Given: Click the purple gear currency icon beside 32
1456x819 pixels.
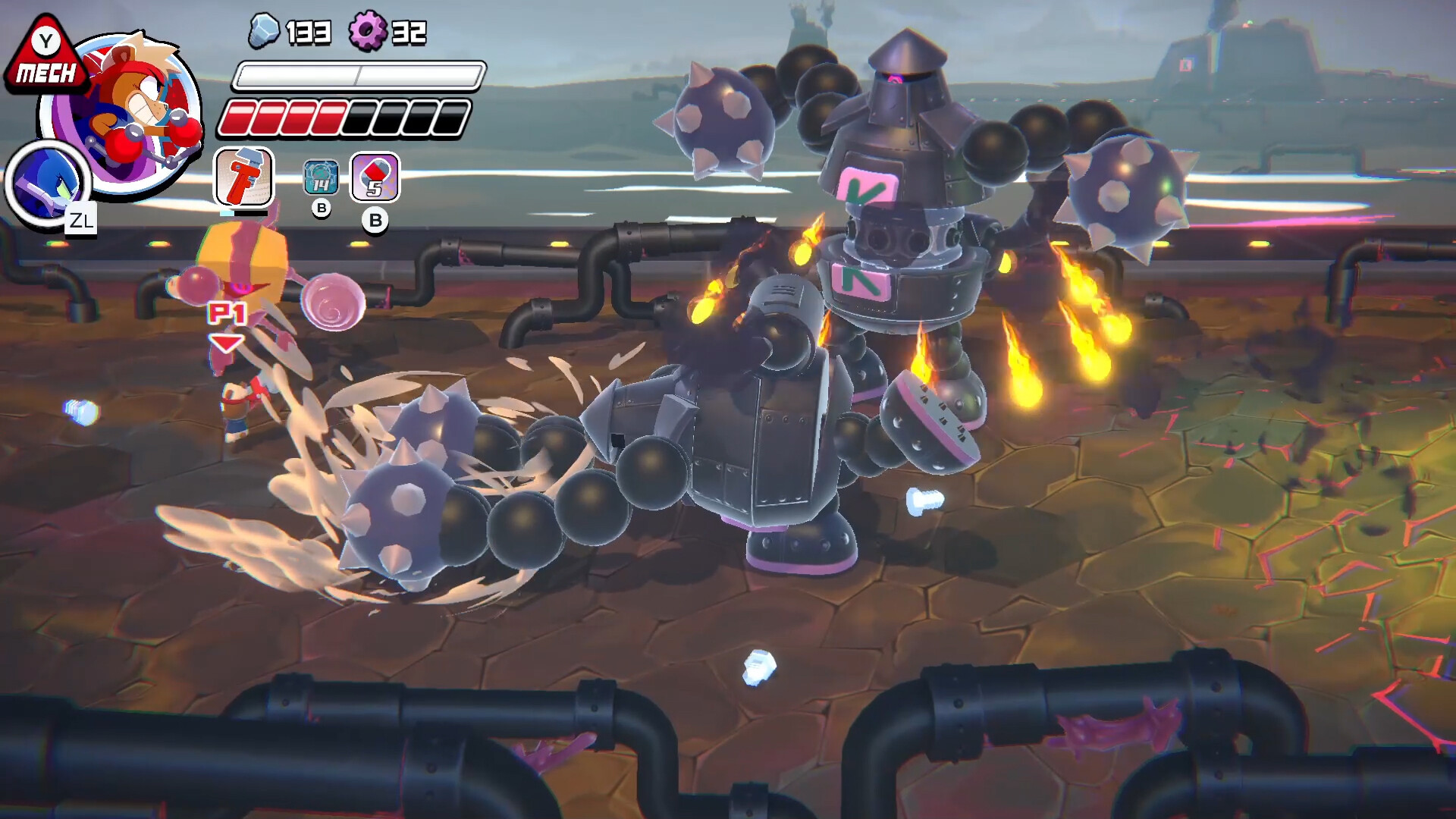Looking at the screenshot, I should pyautogui.click(x=369, y=32).
